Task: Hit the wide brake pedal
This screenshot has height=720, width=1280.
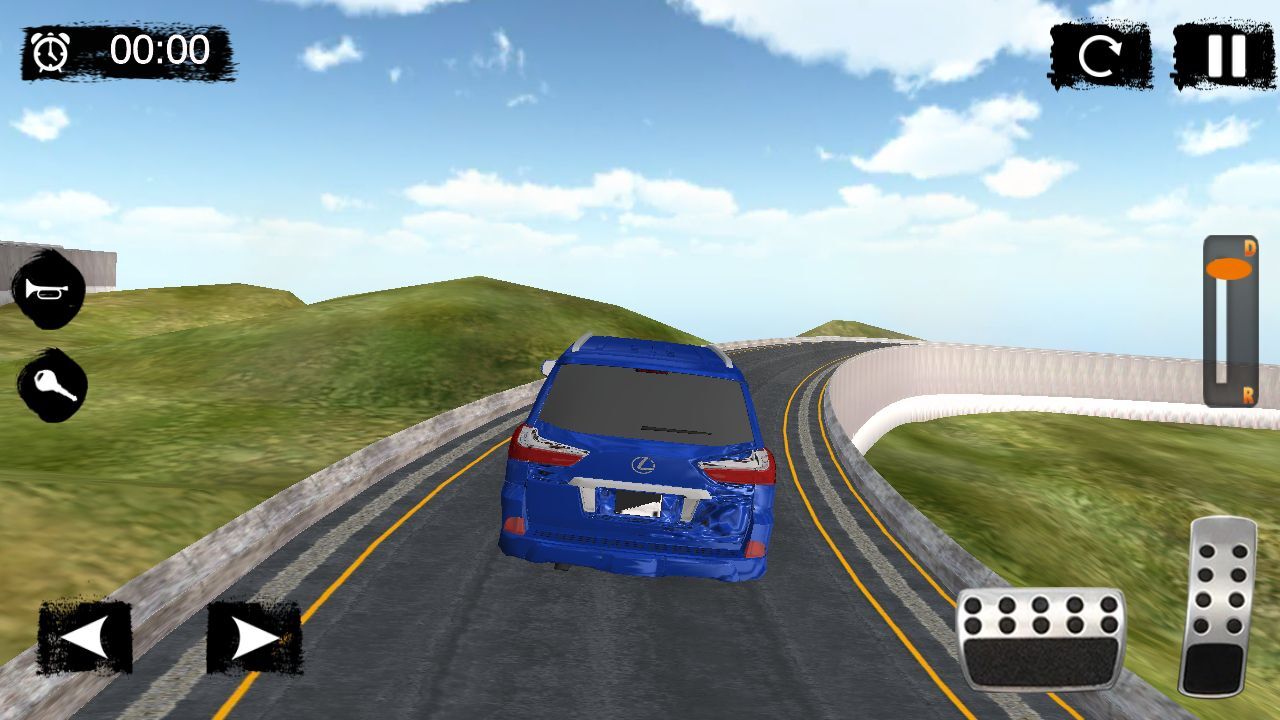Action: click(1040, 639)
